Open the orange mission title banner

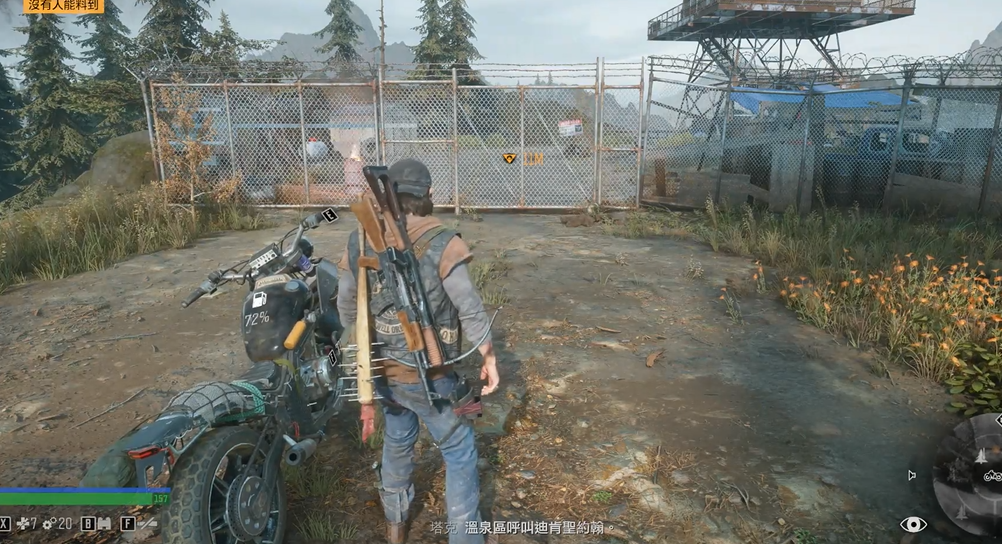(62, 6)
